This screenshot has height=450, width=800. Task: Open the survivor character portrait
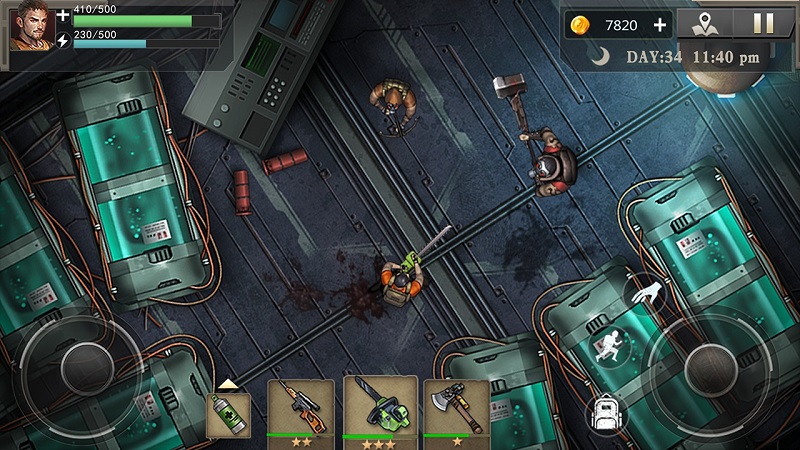(31, 26)
